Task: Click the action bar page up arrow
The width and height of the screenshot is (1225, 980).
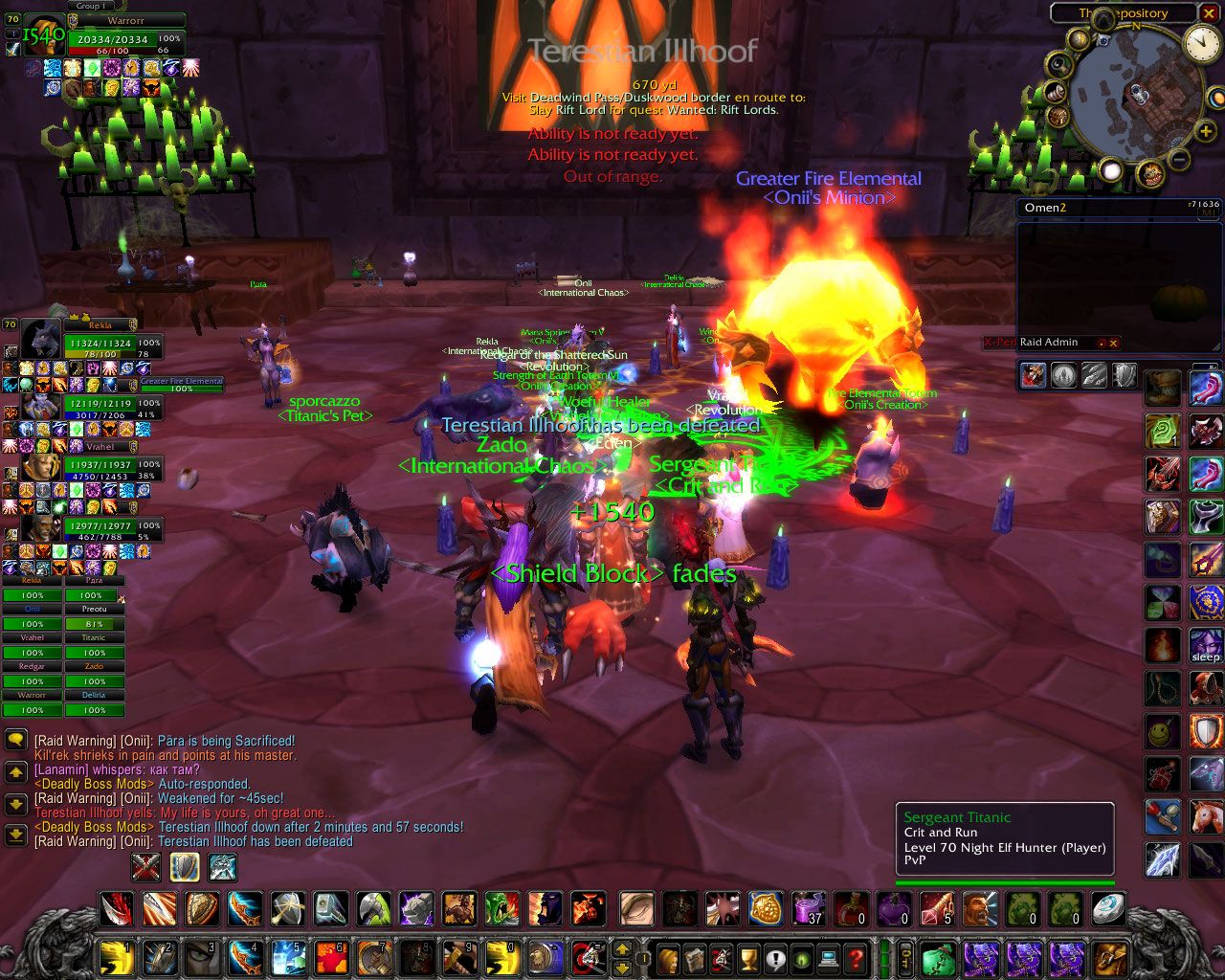Action: (x=621, y=948)
